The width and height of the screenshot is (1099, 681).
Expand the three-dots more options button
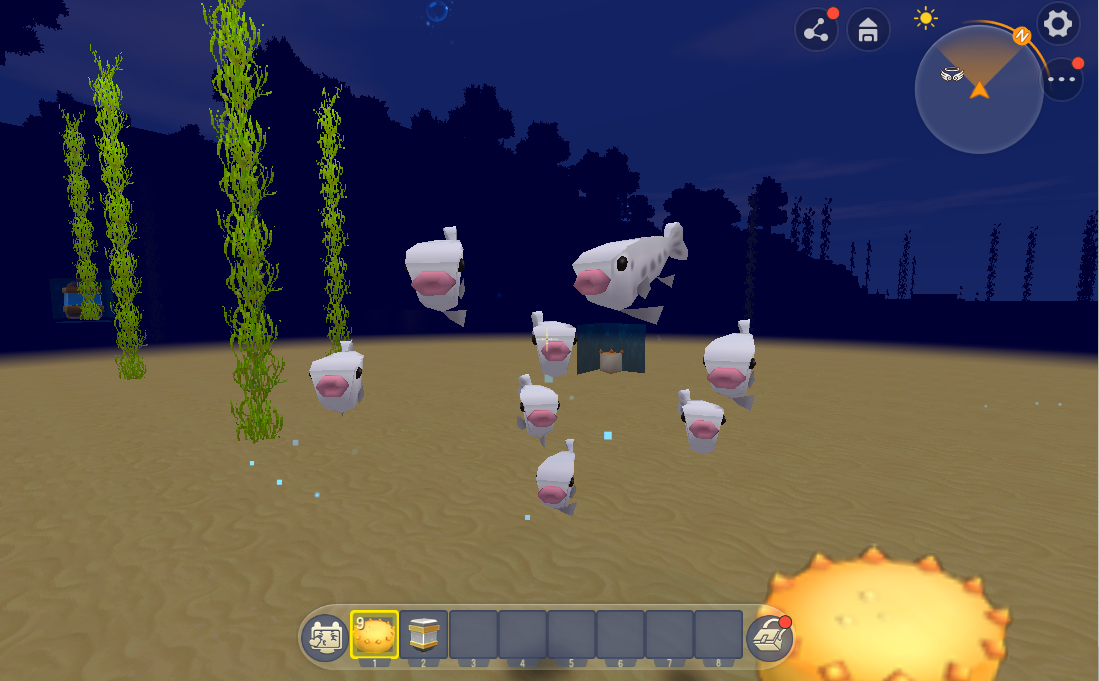(1061, 79)
